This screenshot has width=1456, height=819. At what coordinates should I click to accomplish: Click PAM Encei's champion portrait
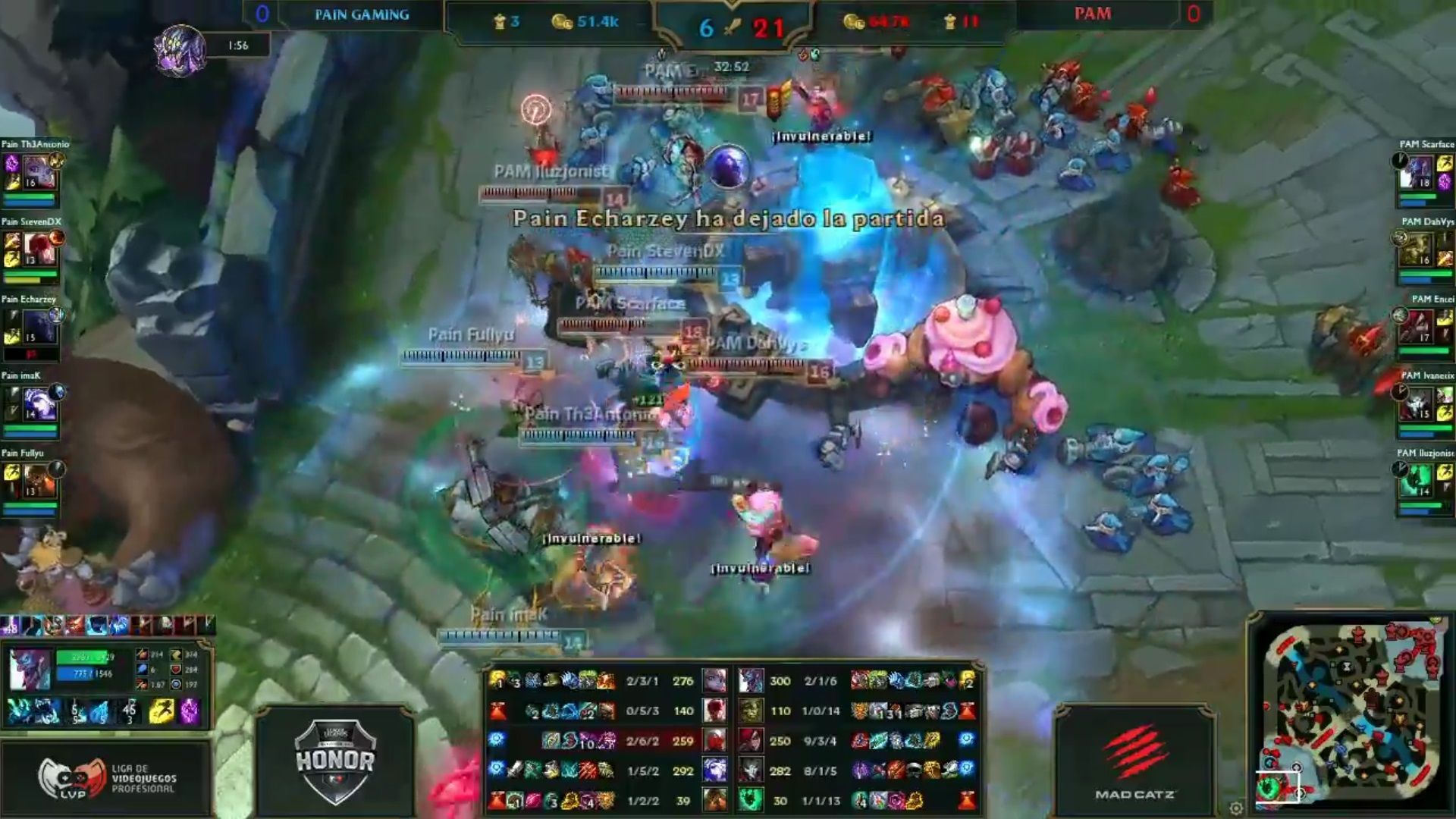[x=1419, y=326]
